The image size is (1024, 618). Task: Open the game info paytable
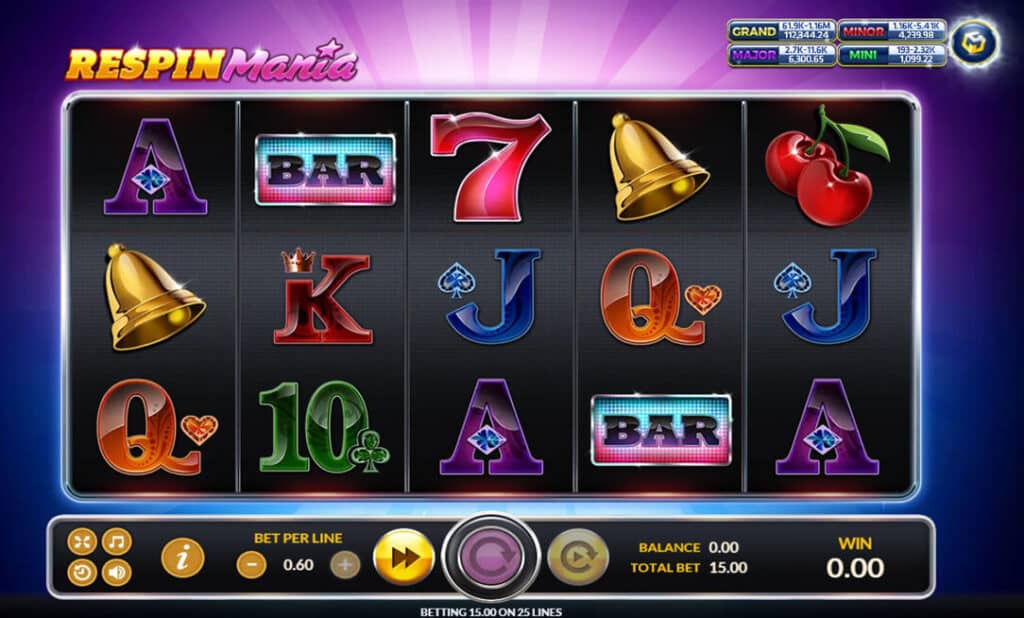point(182,557)
